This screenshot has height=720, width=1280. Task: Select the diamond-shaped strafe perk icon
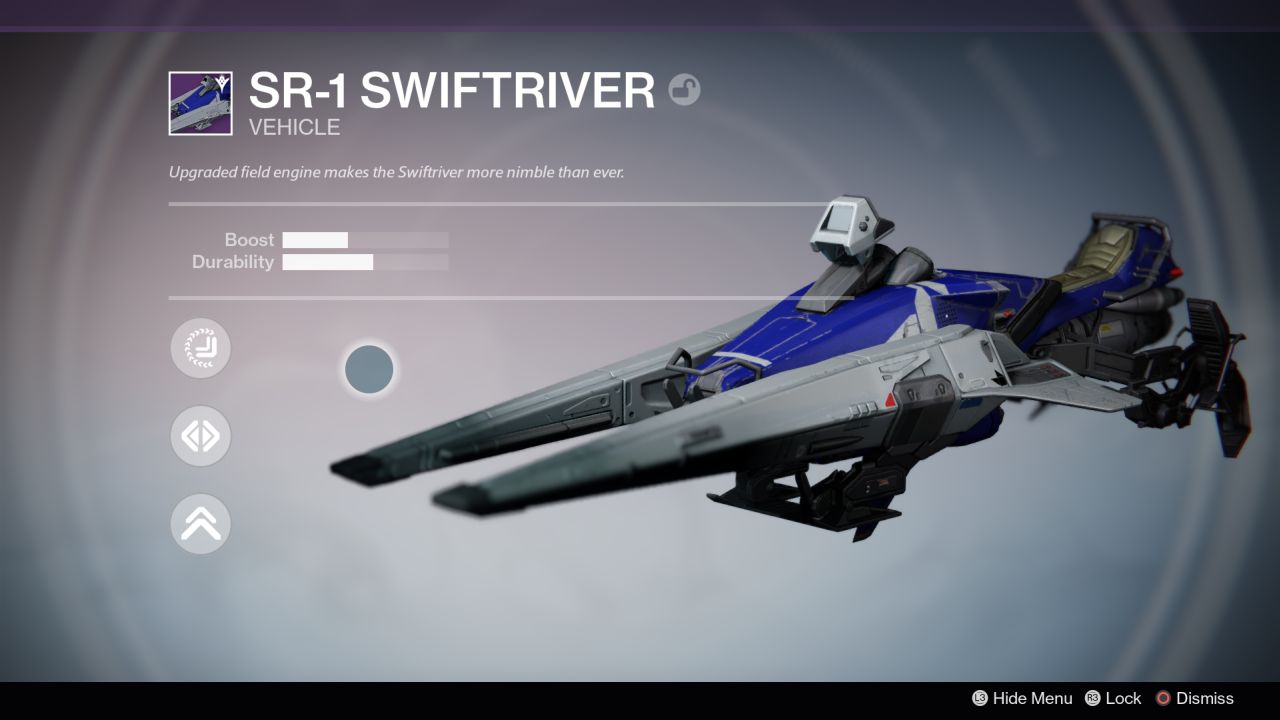[200, 436]
